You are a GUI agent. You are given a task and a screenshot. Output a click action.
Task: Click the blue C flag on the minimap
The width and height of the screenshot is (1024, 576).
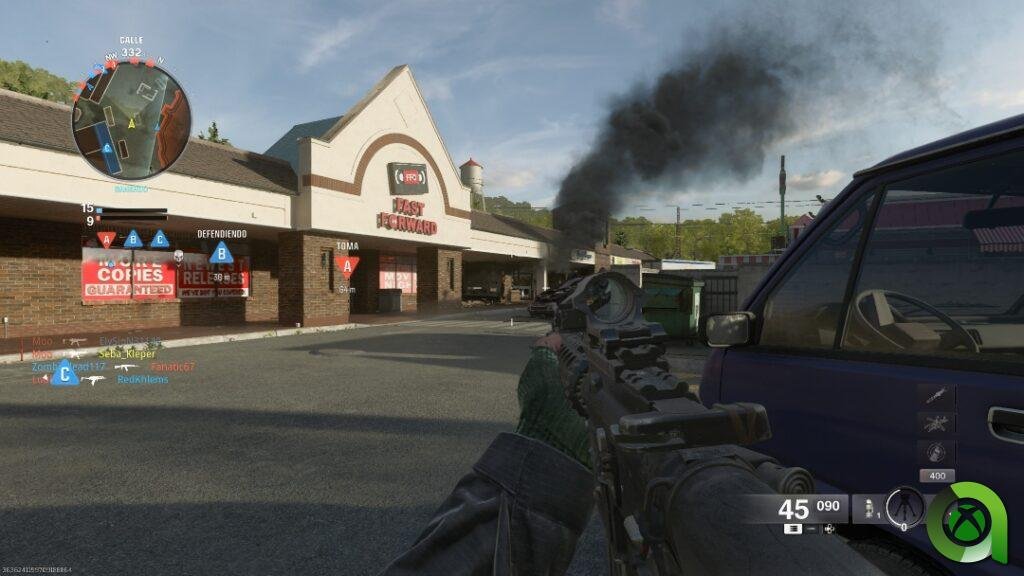[108, 148]
